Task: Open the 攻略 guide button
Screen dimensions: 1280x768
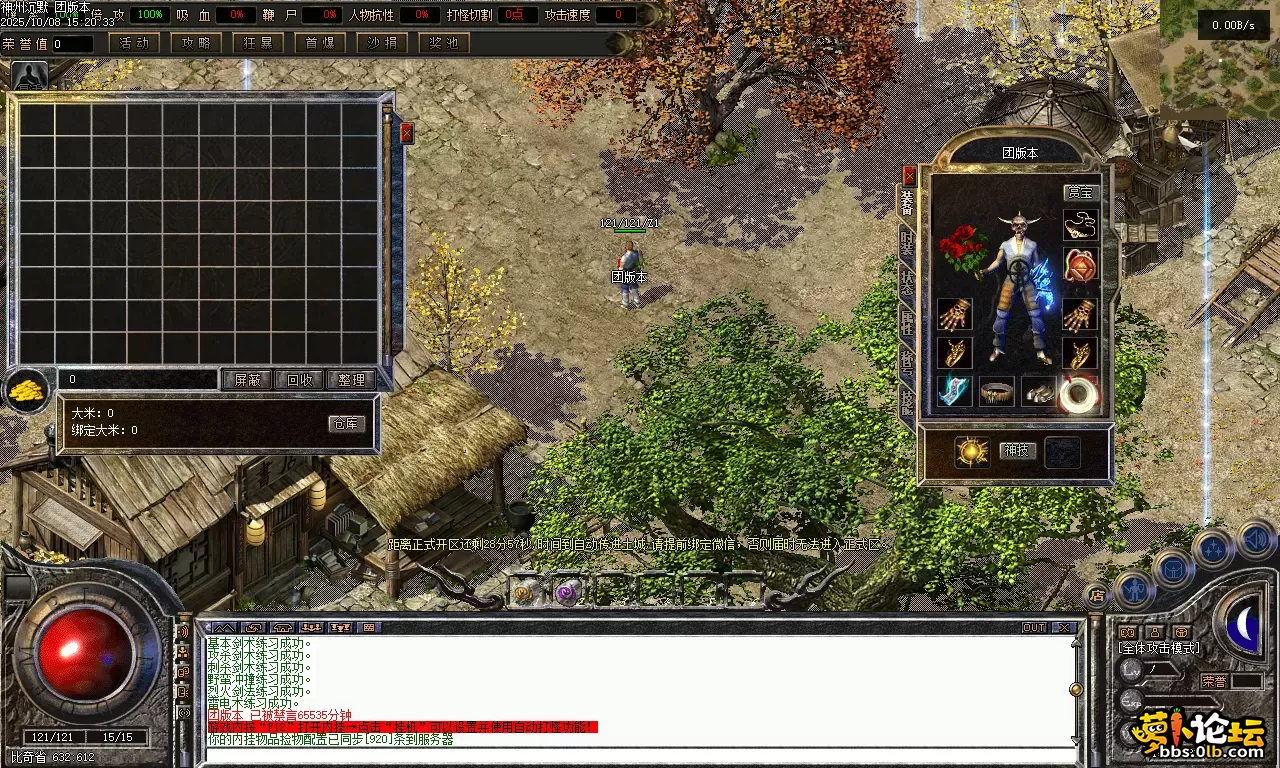Action: click(197, 43)
